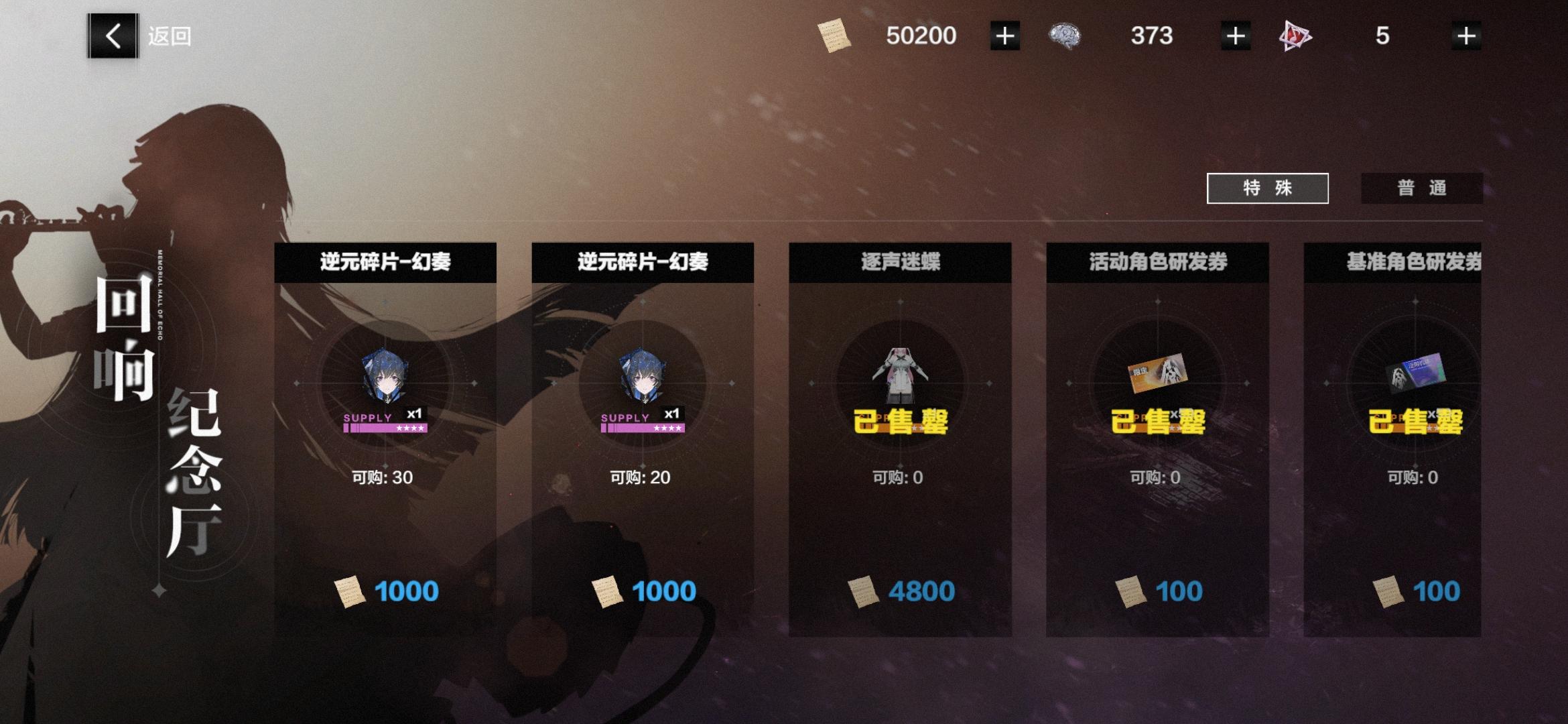Click the character portrait icon on first 逆元碎片-幻奏 card

pos(385,375)
